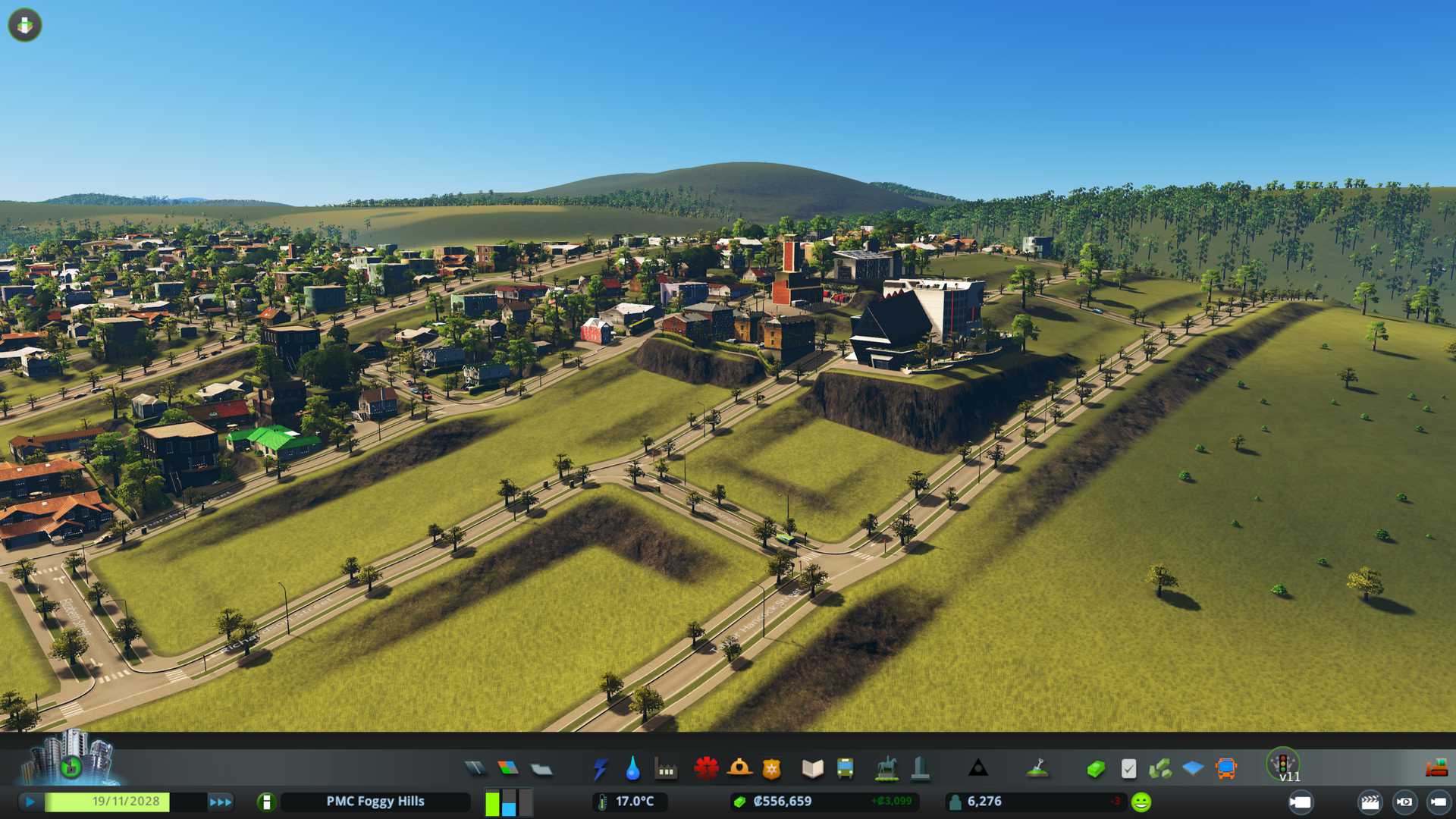Viewport: 1456px width, 819px height.
Task: Open Water and Sewage droplet menu
Action: tap(632, 769)
